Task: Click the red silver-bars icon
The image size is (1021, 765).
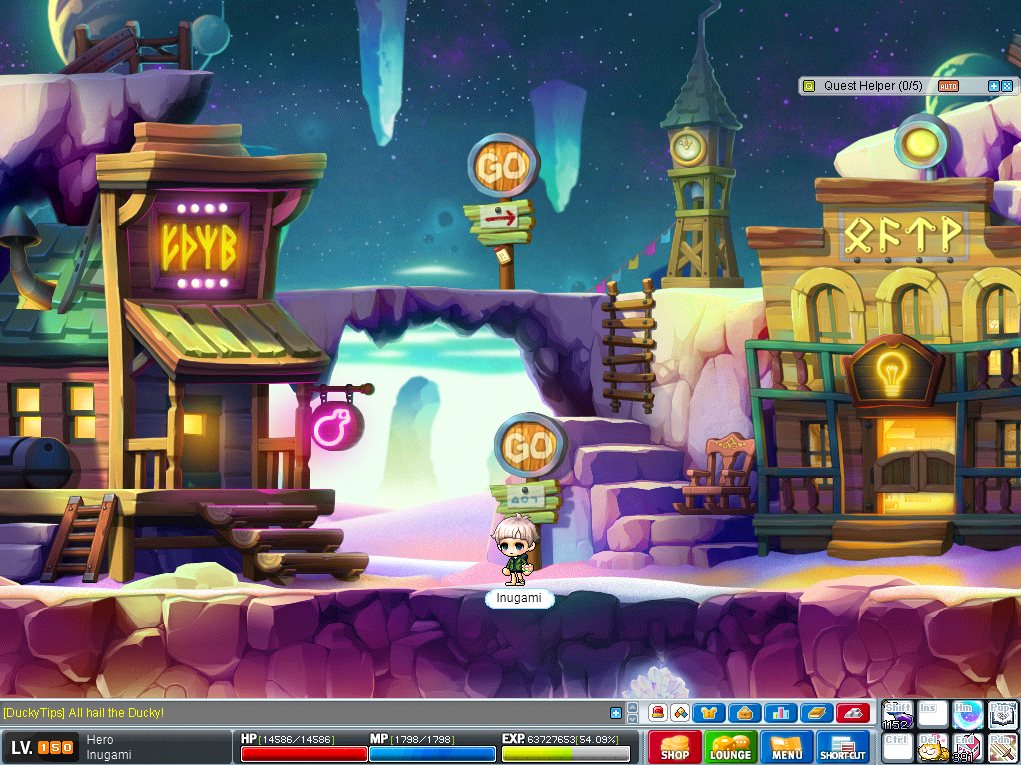Action: [x=852, y=713]
